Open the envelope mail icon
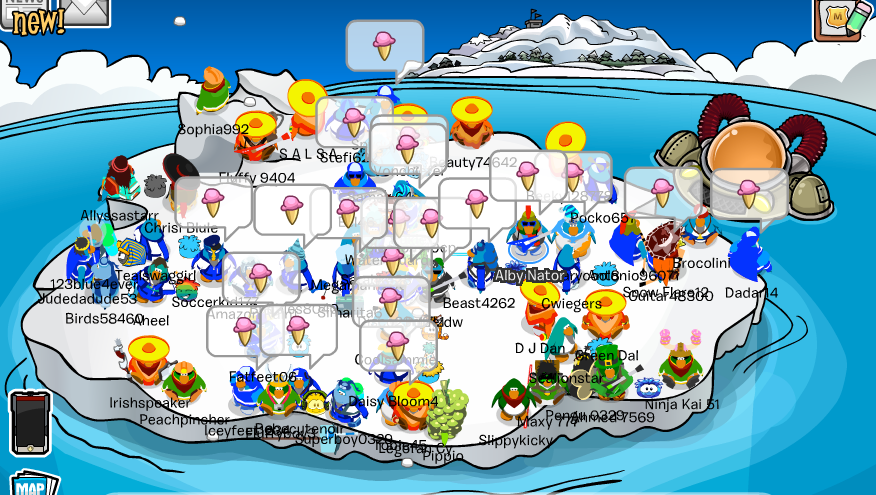Viewport: 876px width, 495px height. click(84, 10)
